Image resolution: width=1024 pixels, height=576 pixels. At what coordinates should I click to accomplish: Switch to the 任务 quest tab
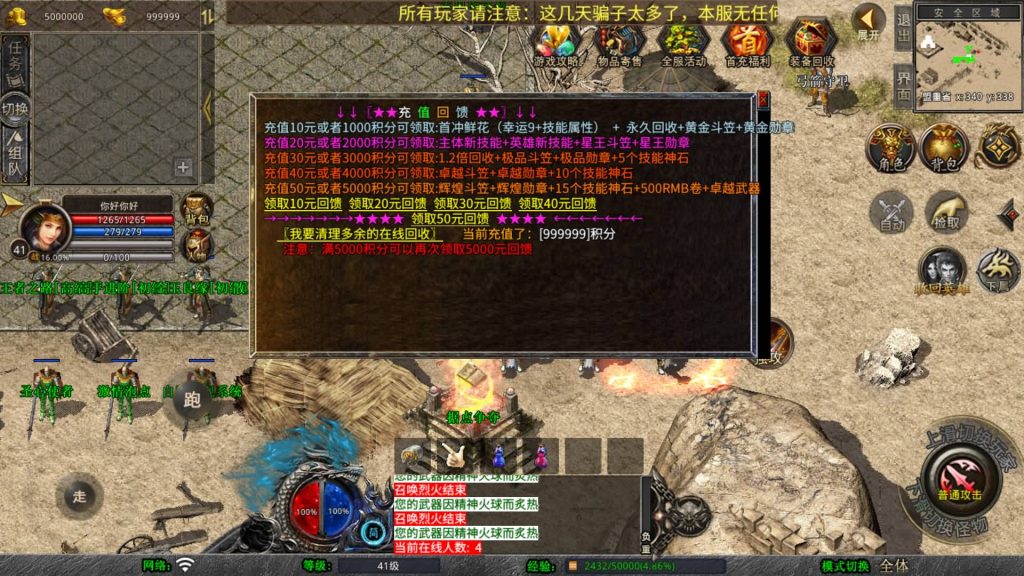pos(15,62)
